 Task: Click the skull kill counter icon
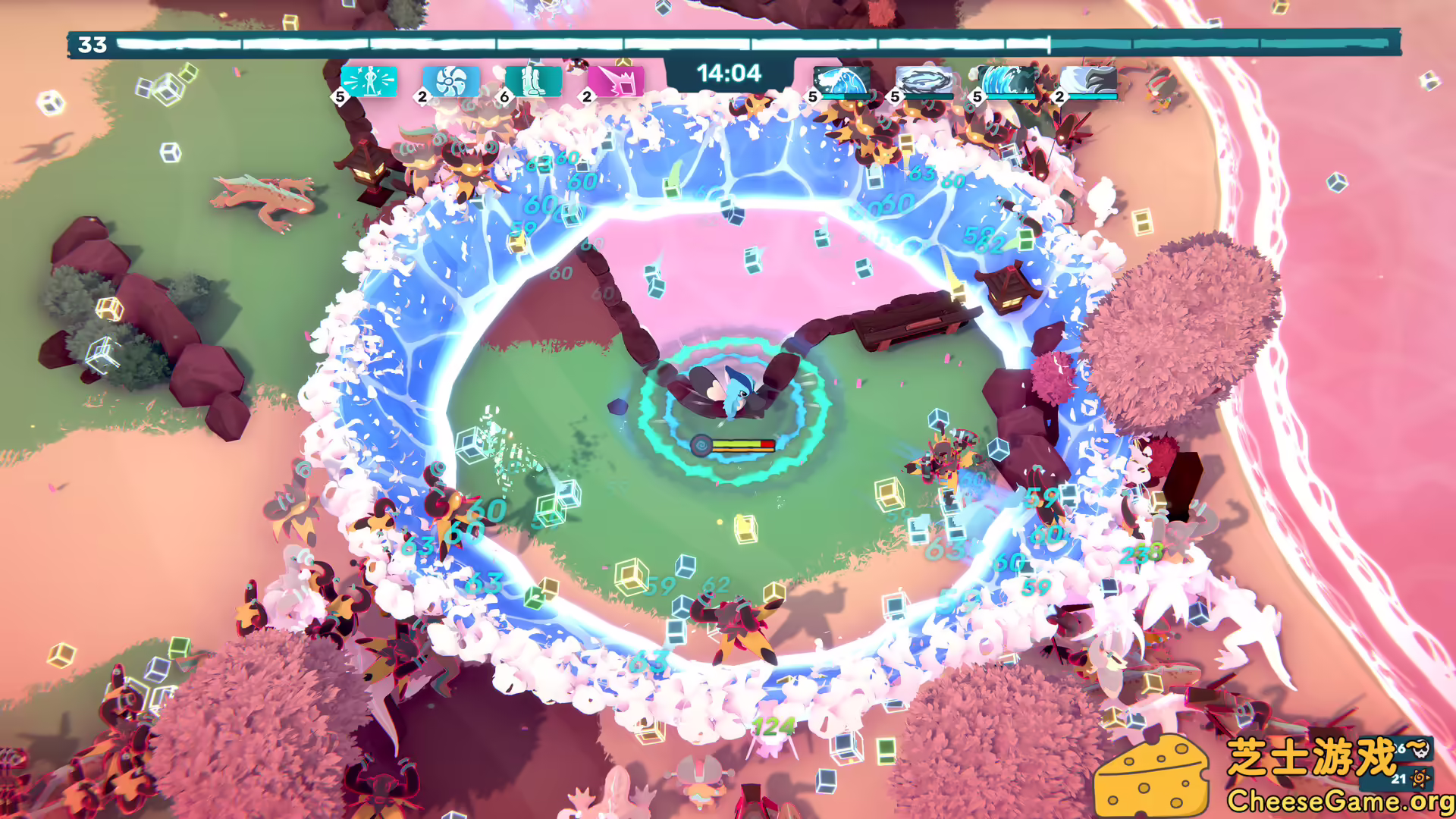pyautogui.click(x=1421, y=749)
